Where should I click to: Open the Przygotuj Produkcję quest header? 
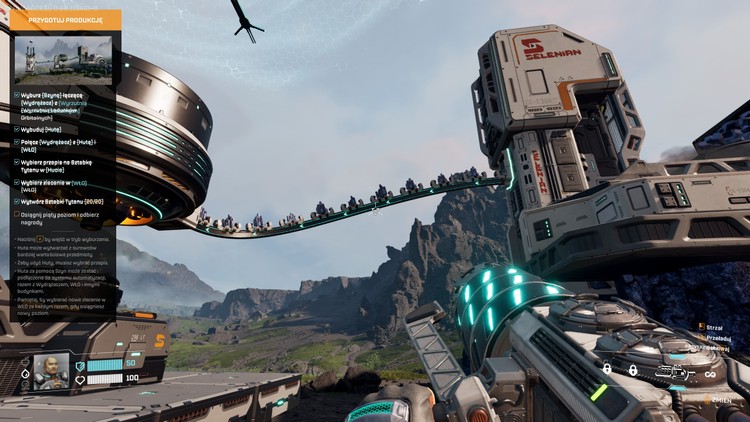(66, 19)
